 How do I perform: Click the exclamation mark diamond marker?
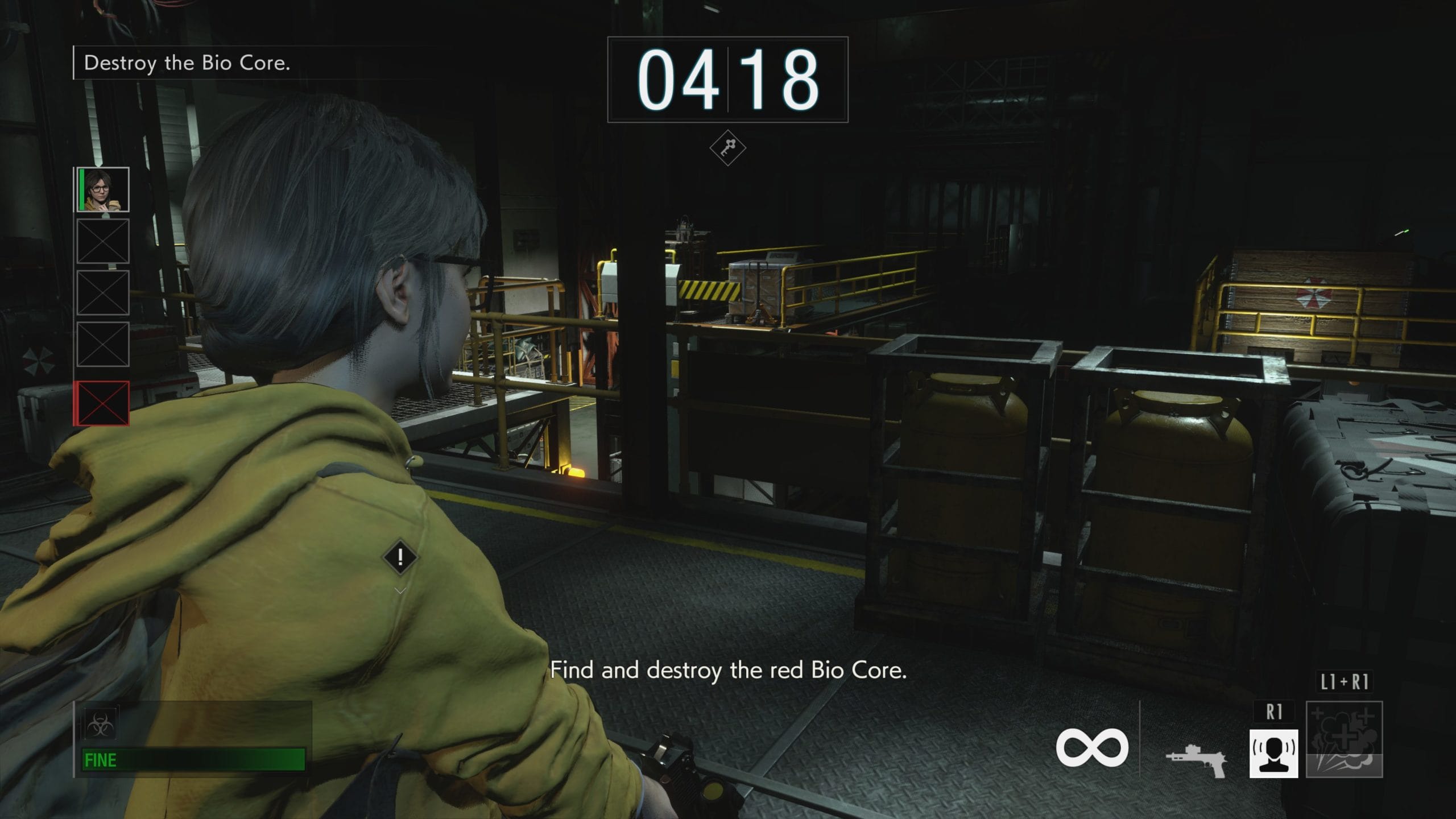pos(400,557)
